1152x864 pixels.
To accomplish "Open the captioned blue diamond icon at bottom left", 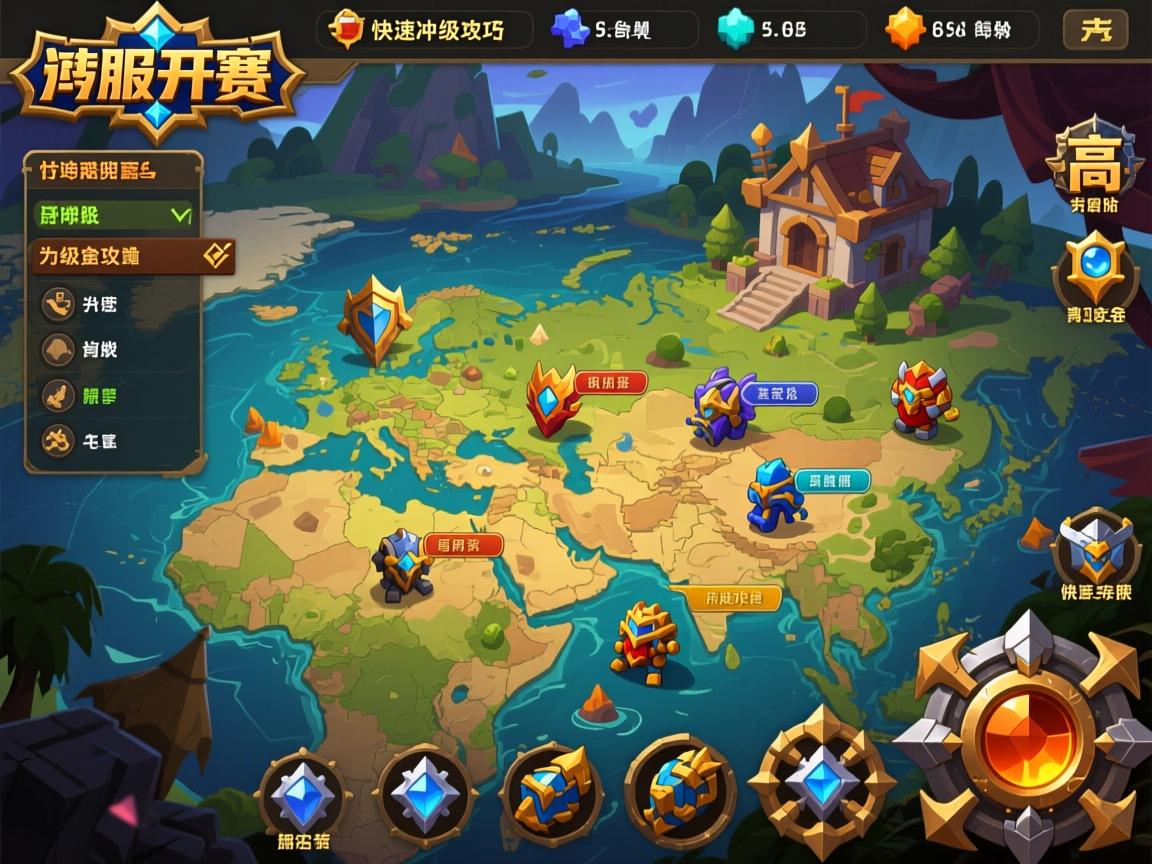I will point(302,797).
